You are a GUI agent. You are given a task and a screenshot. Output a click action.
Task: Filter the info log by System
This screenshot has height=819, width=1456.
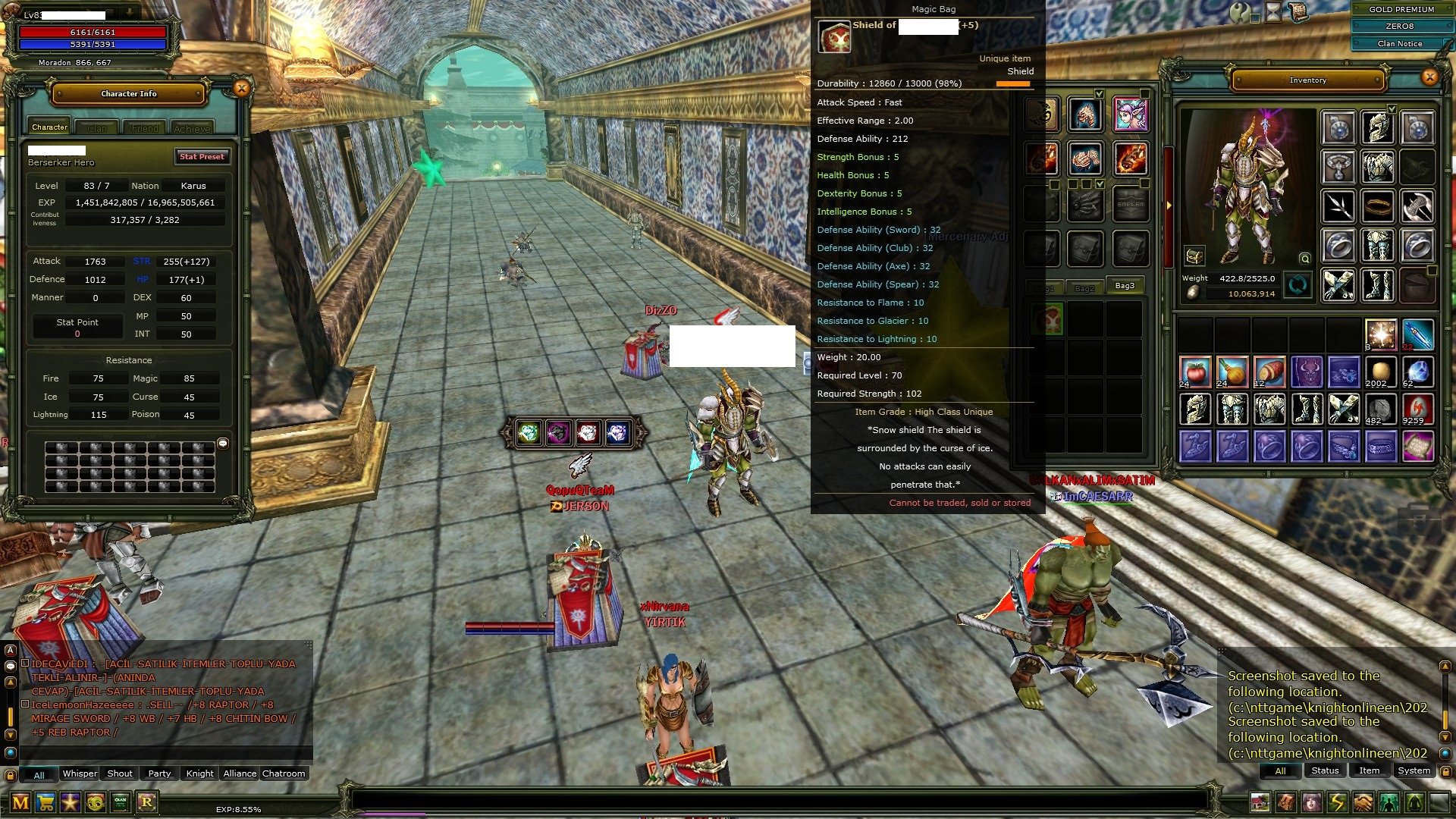click(x=1414, y=770)
